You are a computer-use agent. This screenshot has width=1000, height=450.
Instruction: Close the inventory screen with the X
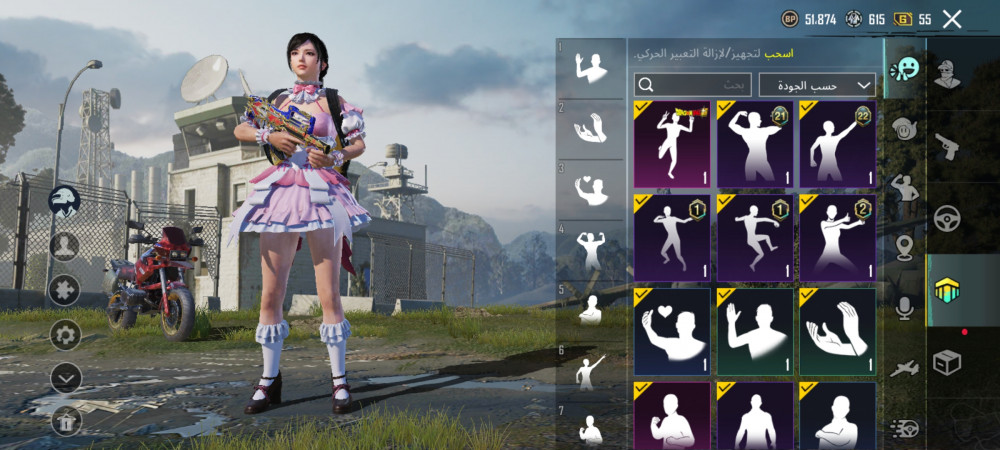[952, 19]
